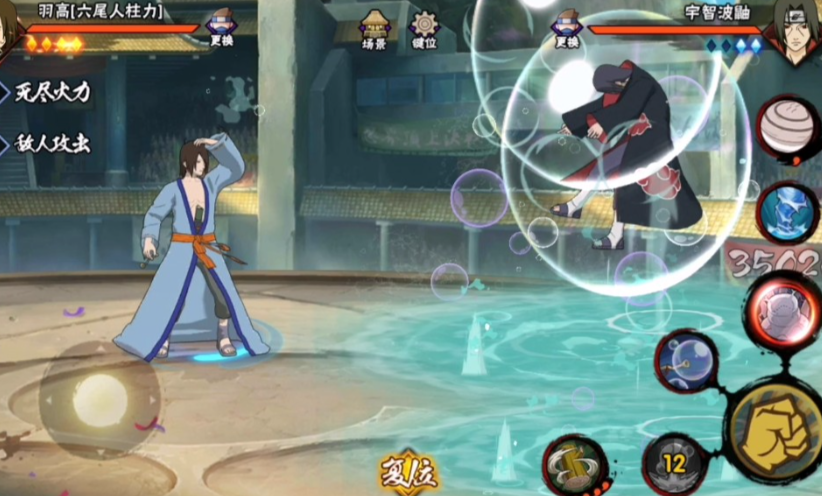The height and width of the screenshot is (496, 822).
Task: Activate the bubble jutsu skill icon
Action: coord(686,360)
